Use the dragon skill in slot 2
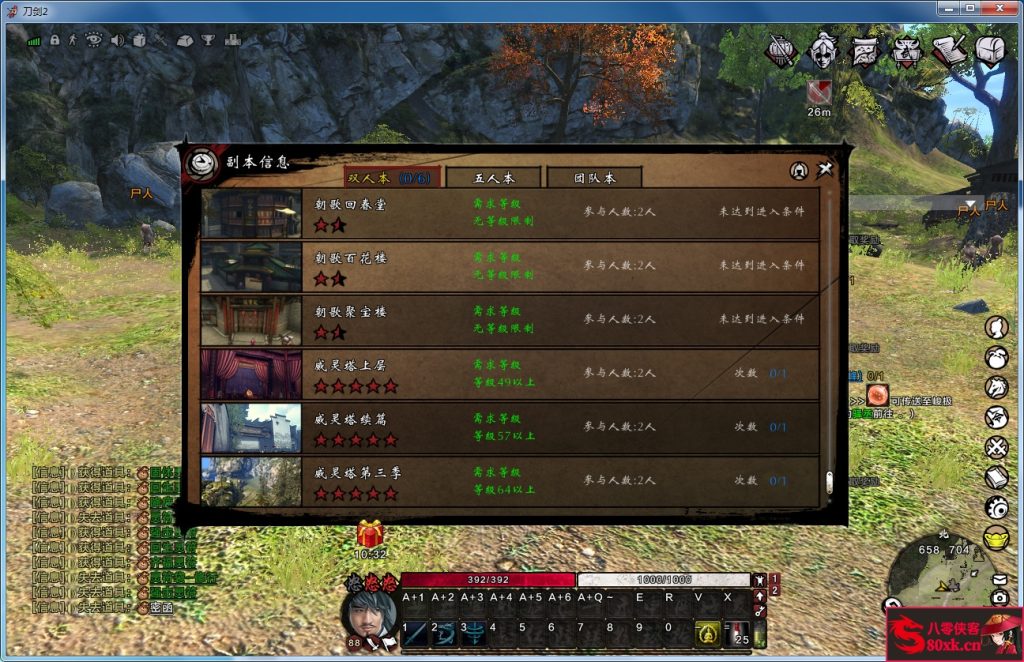 443,632
